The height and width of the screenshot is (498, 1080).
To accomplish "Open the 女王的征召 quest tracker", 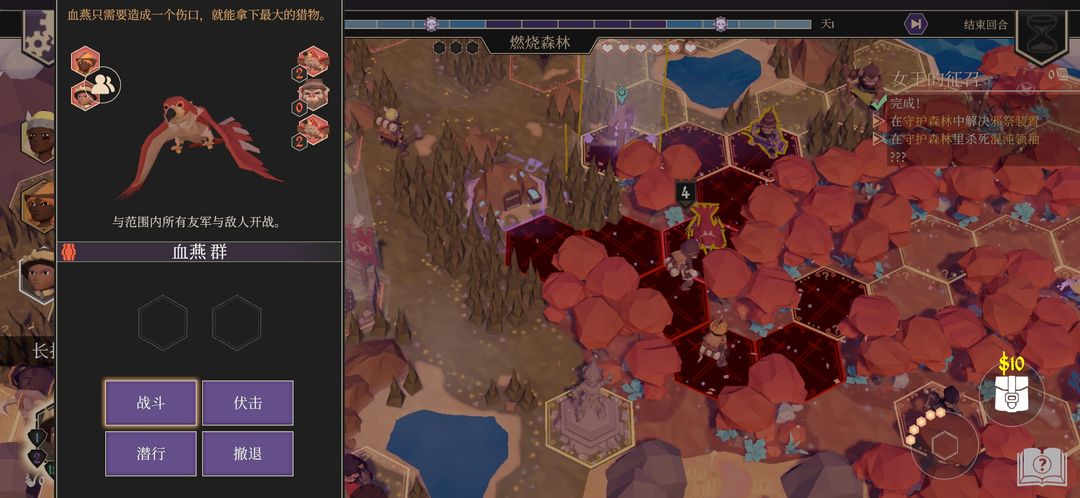I will point(935,79).
